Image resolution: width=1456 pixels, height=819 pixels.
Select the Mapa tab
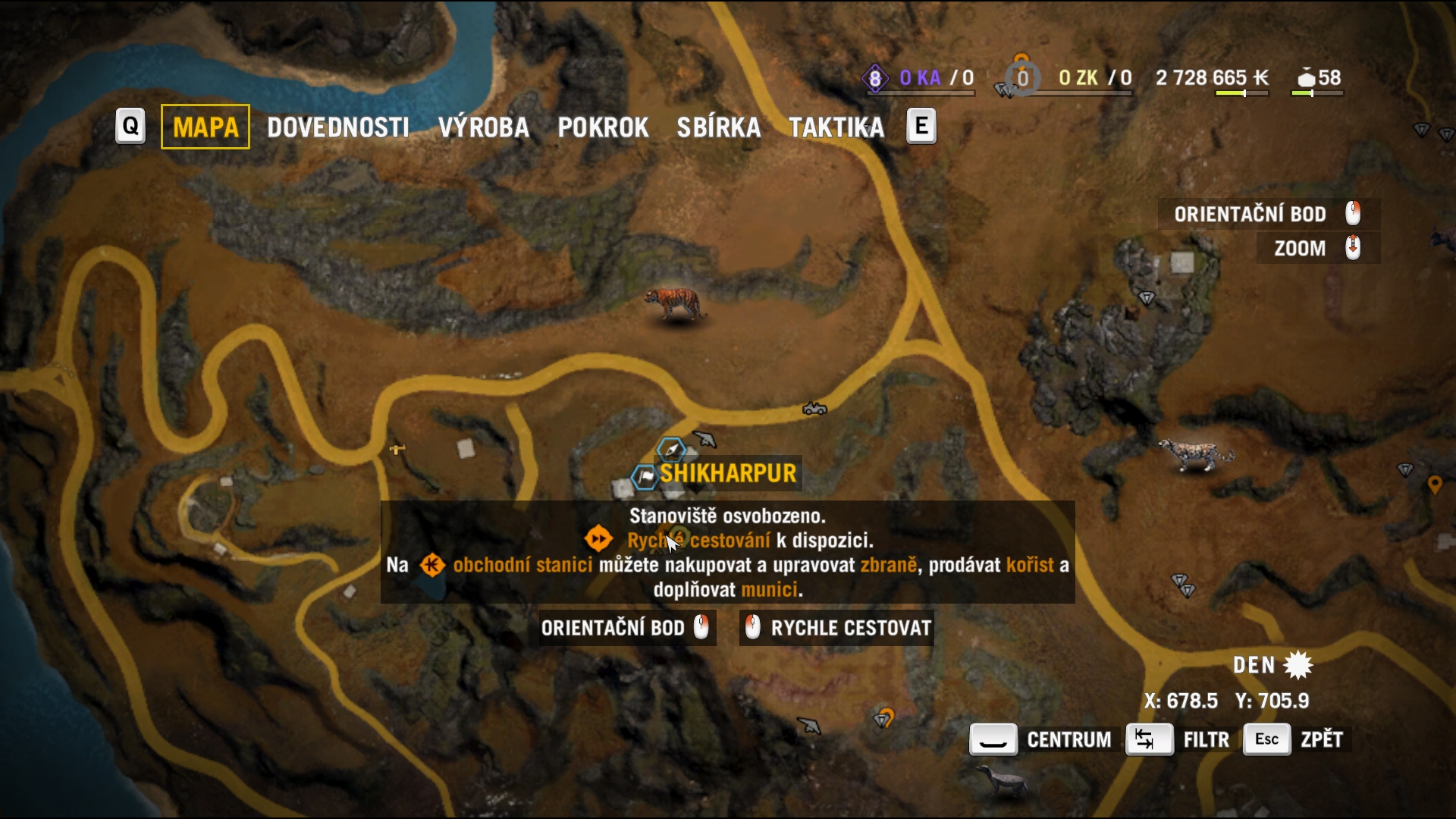click(x=205, y=127)
